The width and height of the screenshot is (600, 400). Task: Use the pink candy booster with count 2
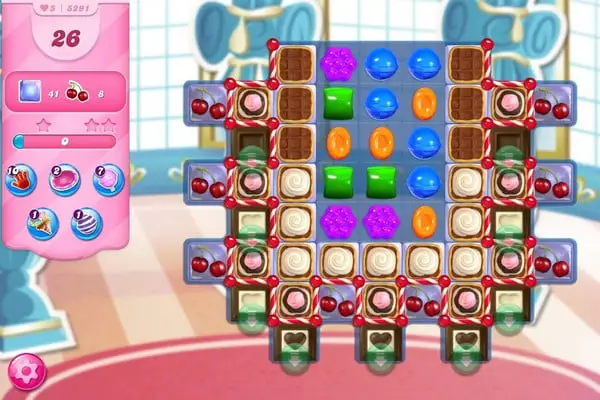[x=65, y=181]
